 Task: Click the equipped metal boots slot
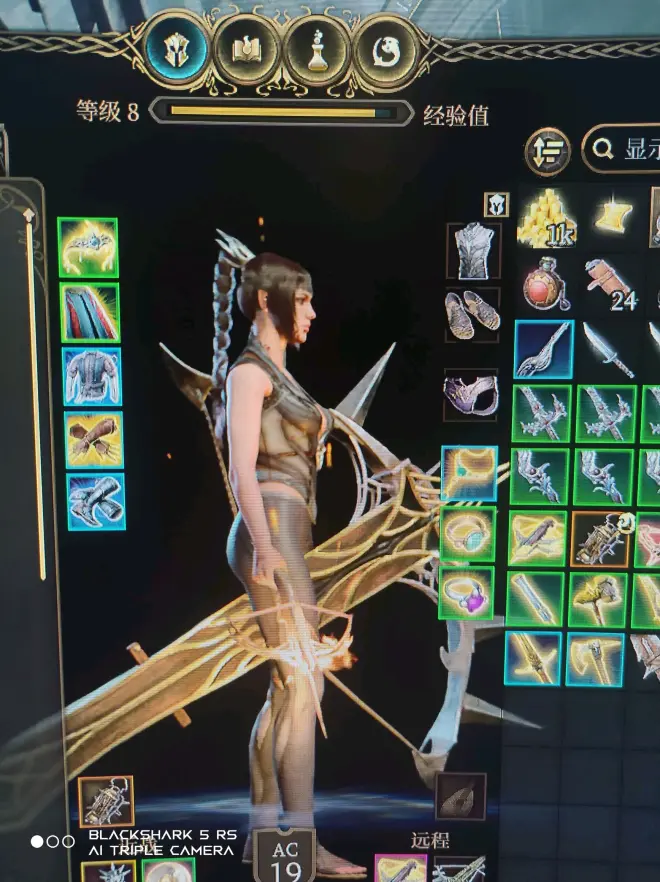96,501
